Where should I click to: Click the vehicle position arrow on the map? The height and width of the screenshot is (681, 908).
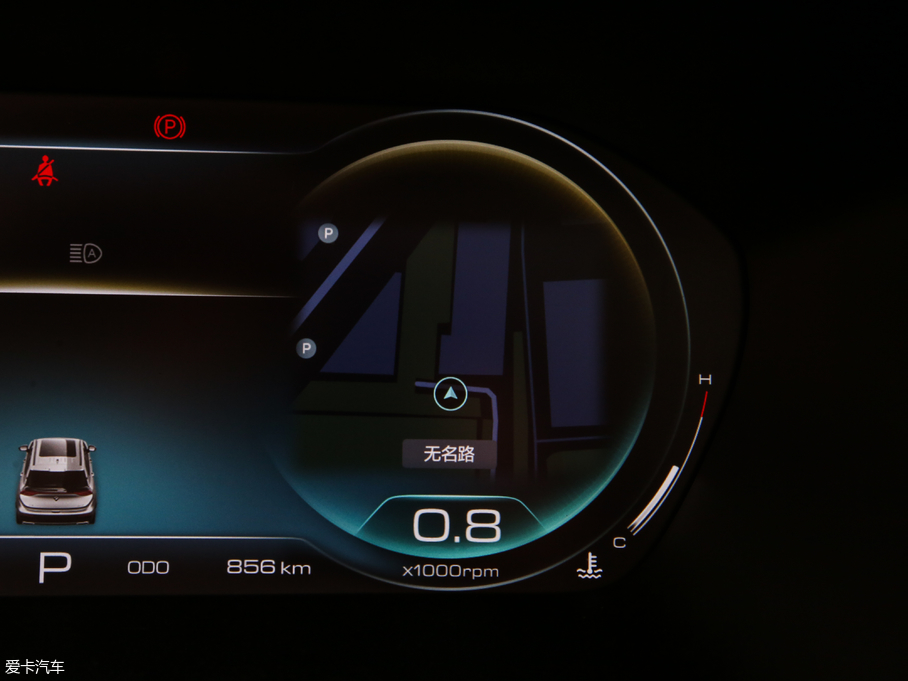coord(451,394)
